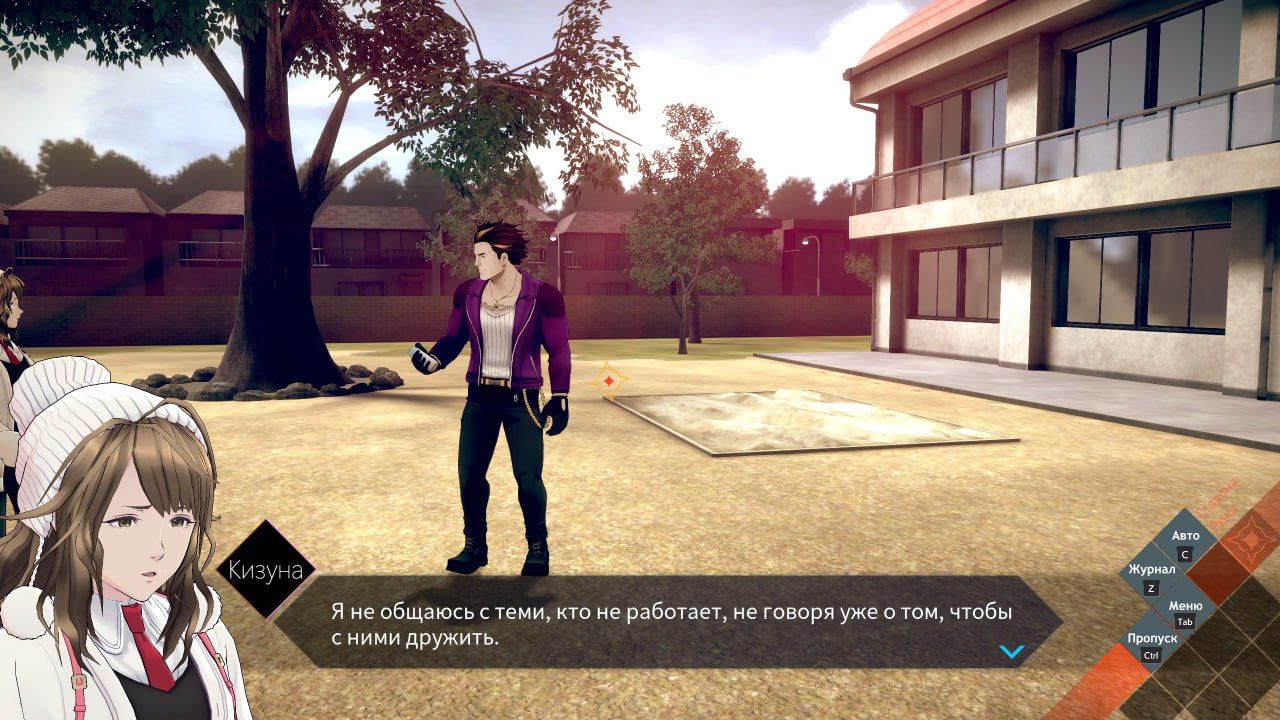The image size is (1280, 720).
Task: Open the Журнал dialogue log
Action: [x=1152, y=577]
